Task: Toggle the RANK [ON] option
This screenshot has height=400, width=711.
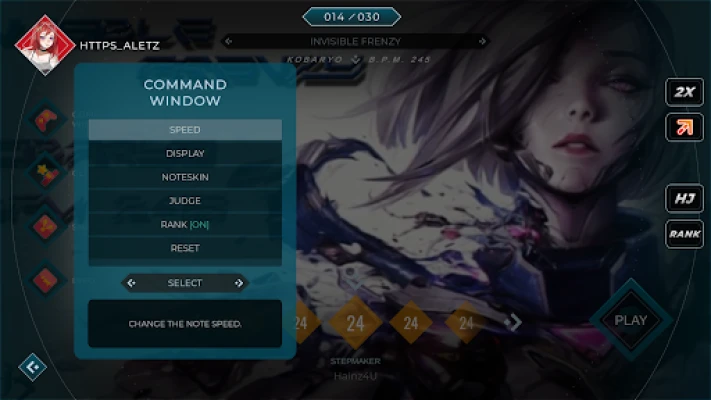Action: 185,224
